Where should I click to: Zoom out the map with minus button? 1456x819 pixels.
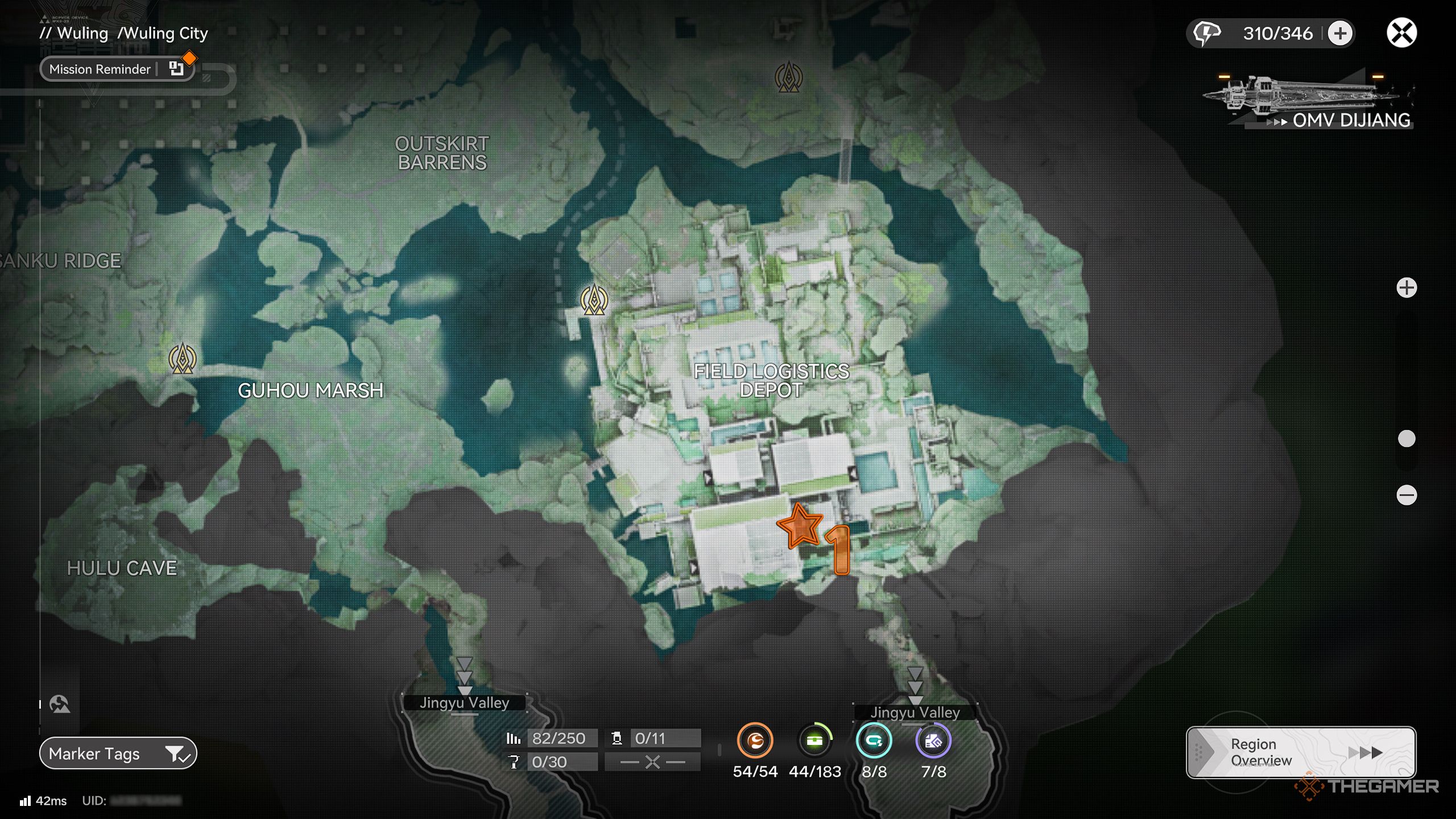(x=1407, y=495)
